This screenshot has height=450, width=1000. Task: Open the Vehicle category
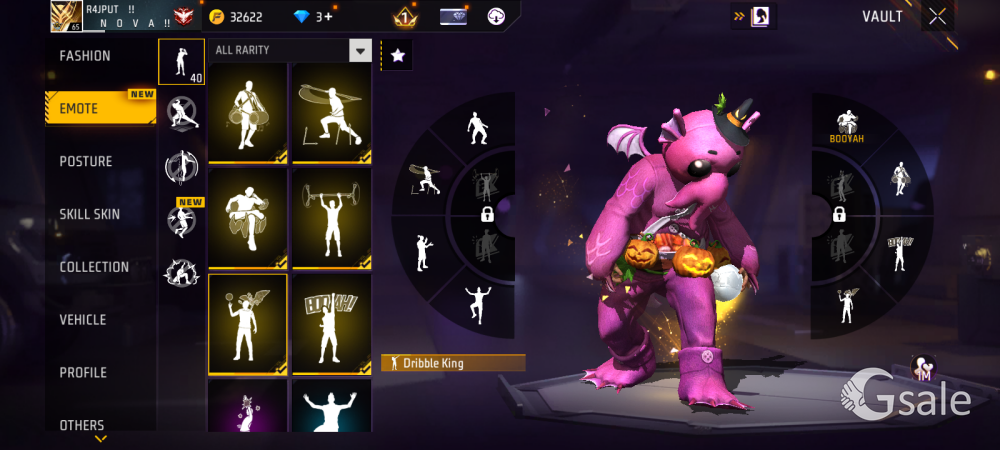pos(83,320)
